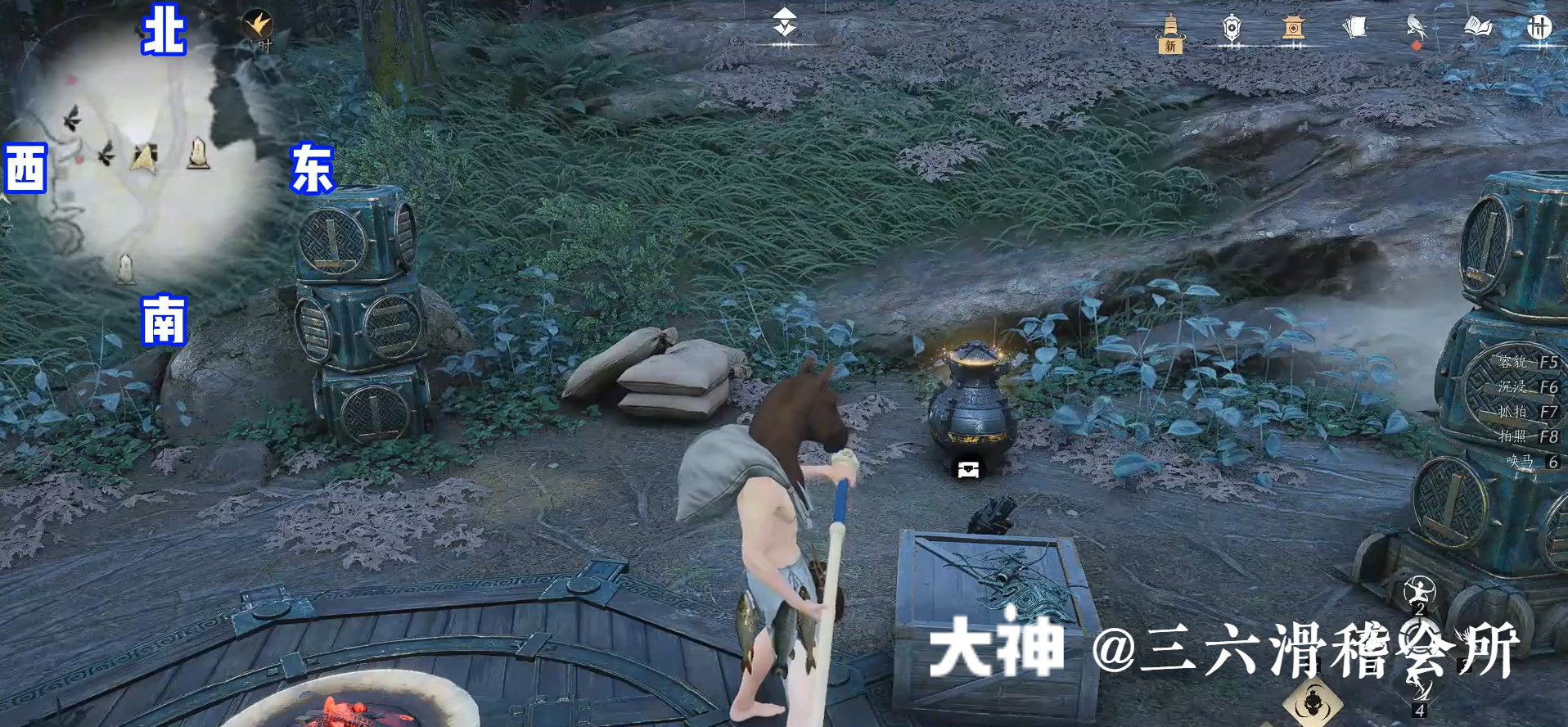Open the bell notification icon marked 新

(1170, 29)
